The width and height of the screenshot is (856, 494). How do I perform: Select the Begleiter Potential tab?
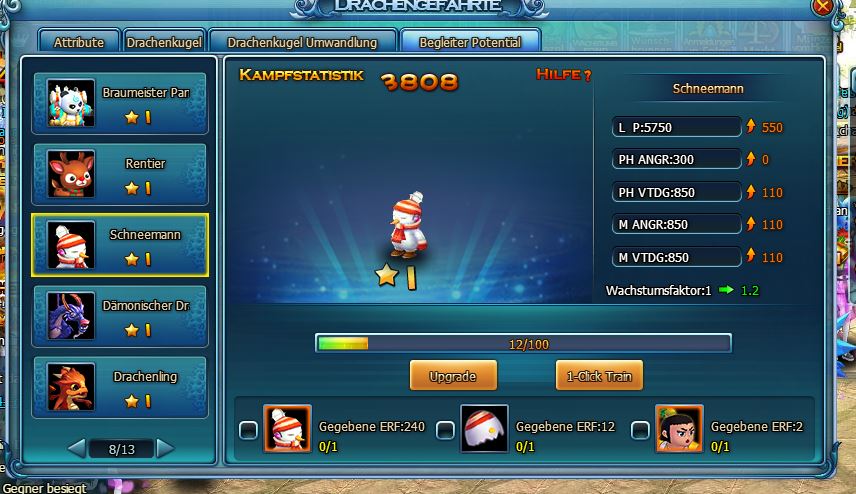point(469,43)
